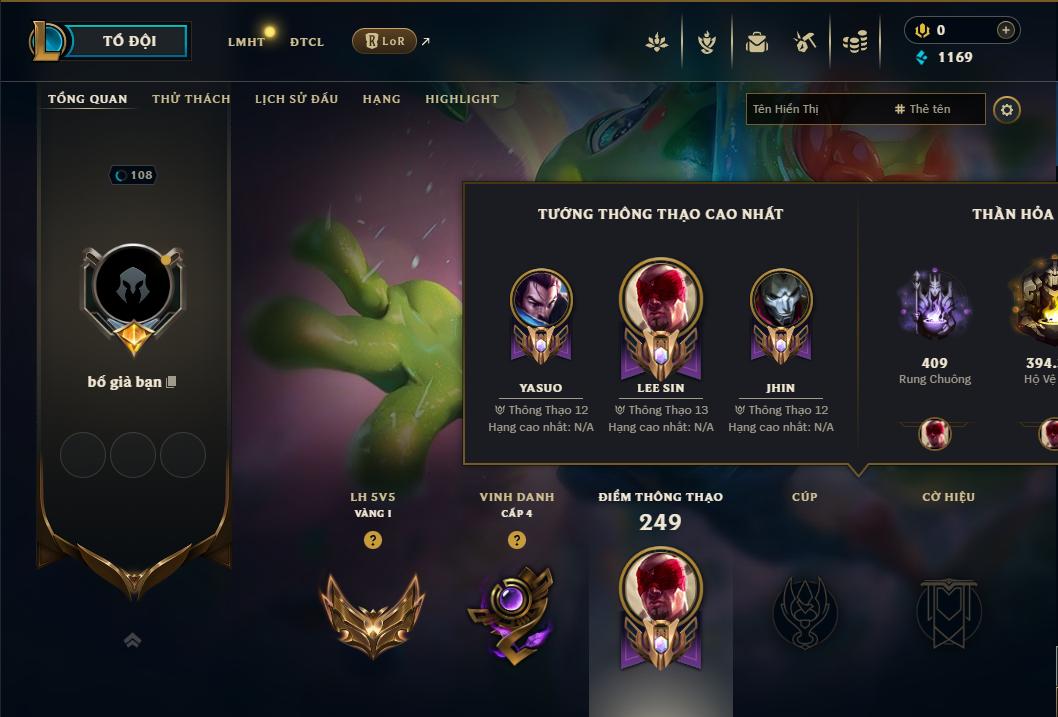The image size is (1058, 717).
Task: Open profile settings gear icon
Action: [x=1007, y=109]
